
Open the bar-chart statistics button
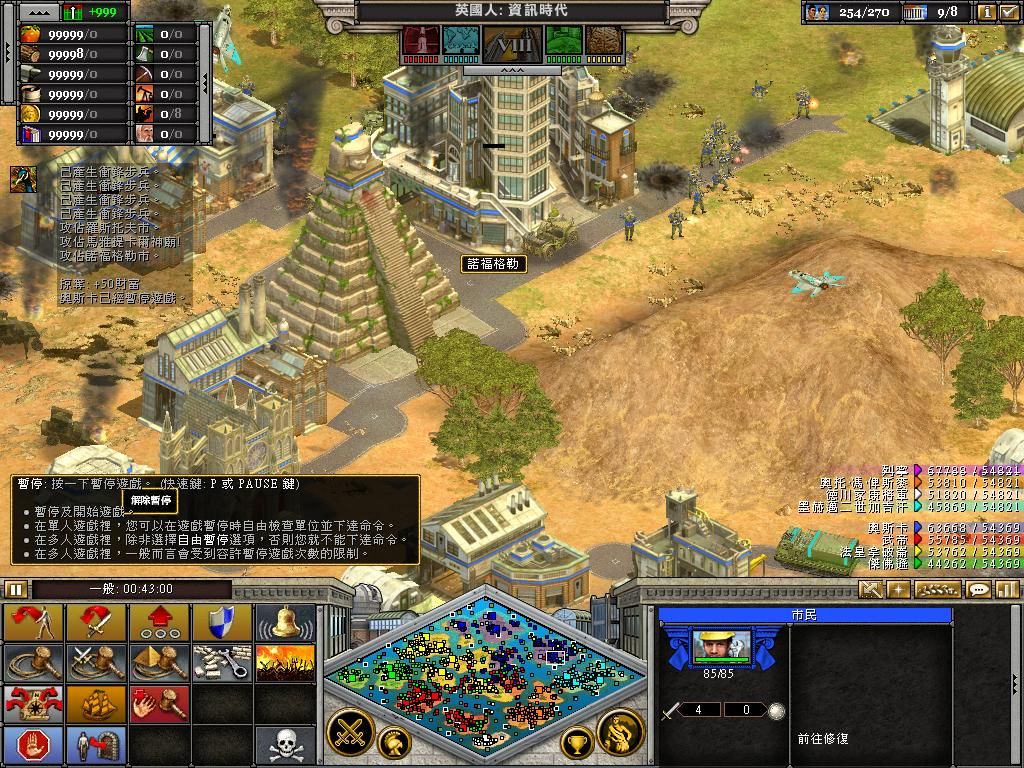pyautogui.click(x=1007, y=590)
